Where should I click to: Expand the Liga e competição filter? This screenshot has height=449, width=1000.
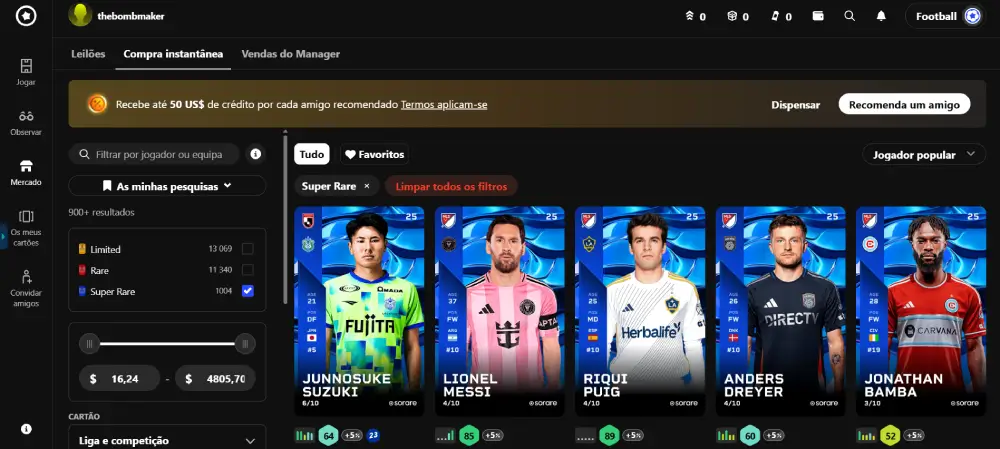click(x=167, y=440)
